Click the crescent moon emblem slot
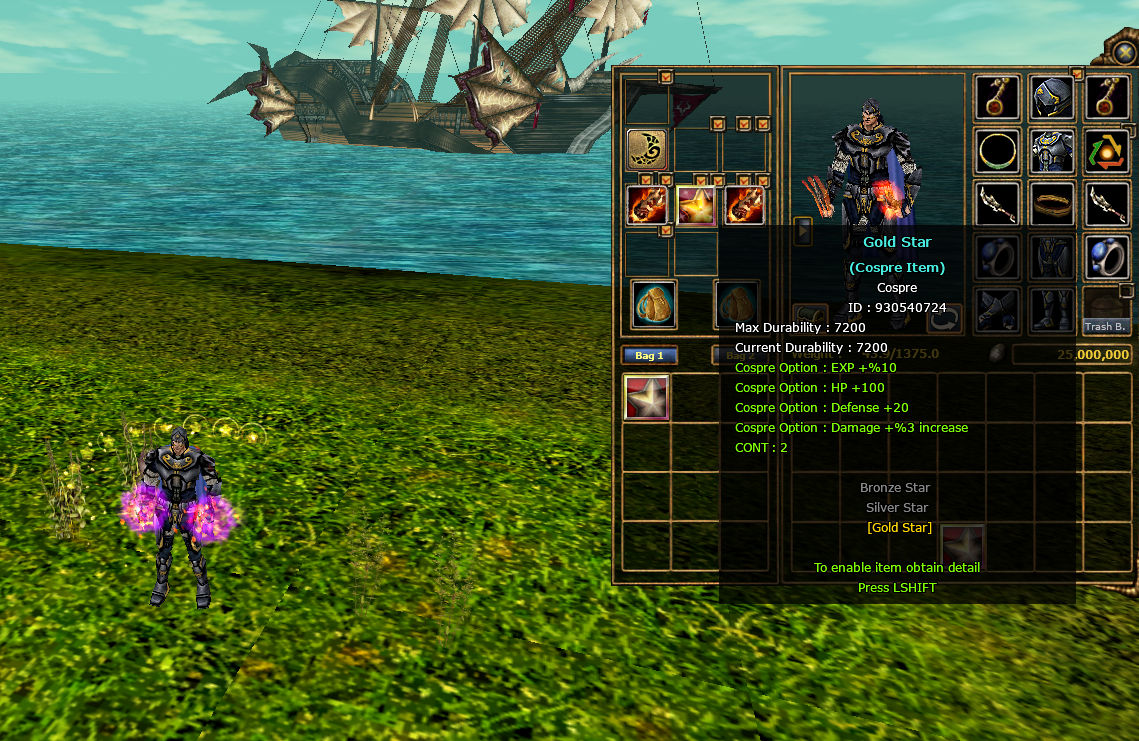 pos(647,149)
